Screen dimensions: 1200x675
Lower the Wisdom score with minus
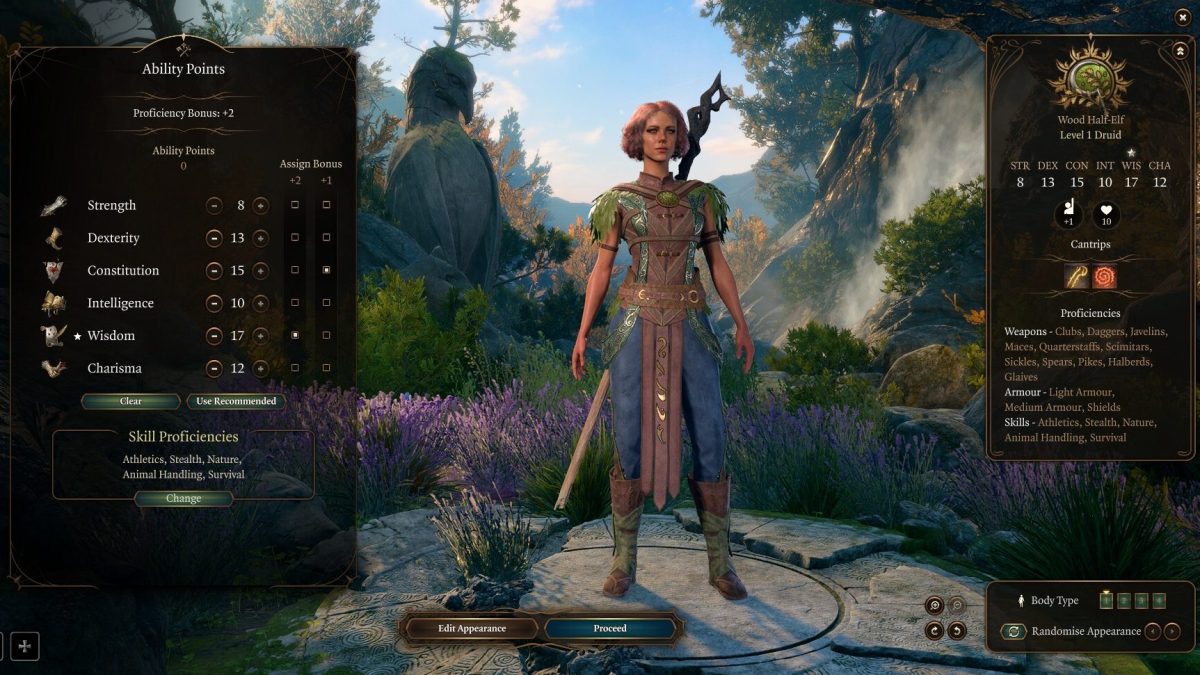point(214,336)
